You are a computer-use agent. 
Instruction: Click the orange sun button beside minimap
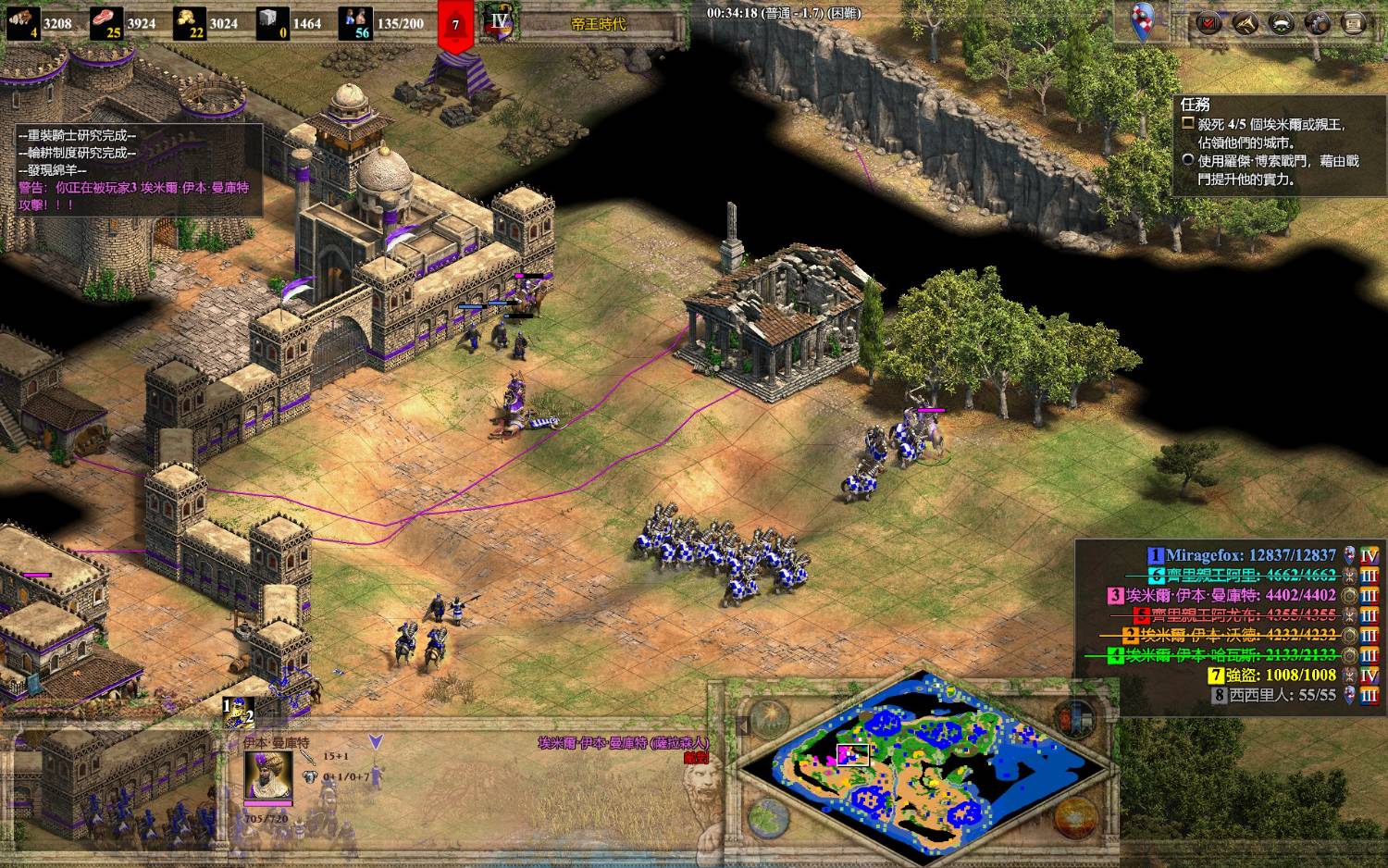tap(1076, 818)
